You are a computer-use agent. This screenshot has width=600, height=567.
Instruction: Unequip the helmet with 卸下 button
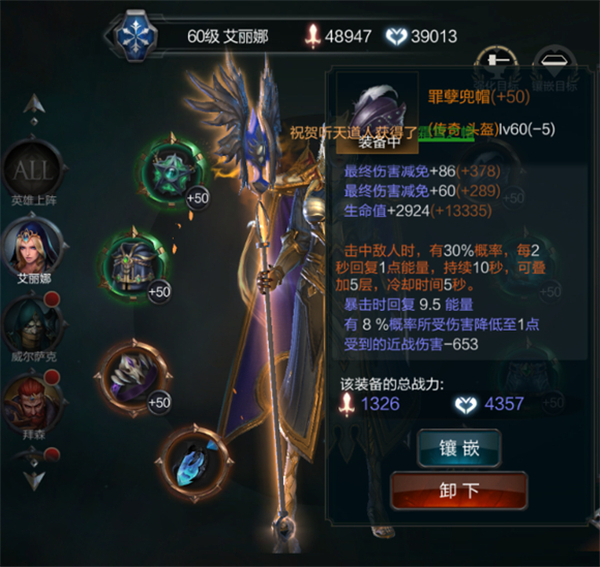point(458,490)
